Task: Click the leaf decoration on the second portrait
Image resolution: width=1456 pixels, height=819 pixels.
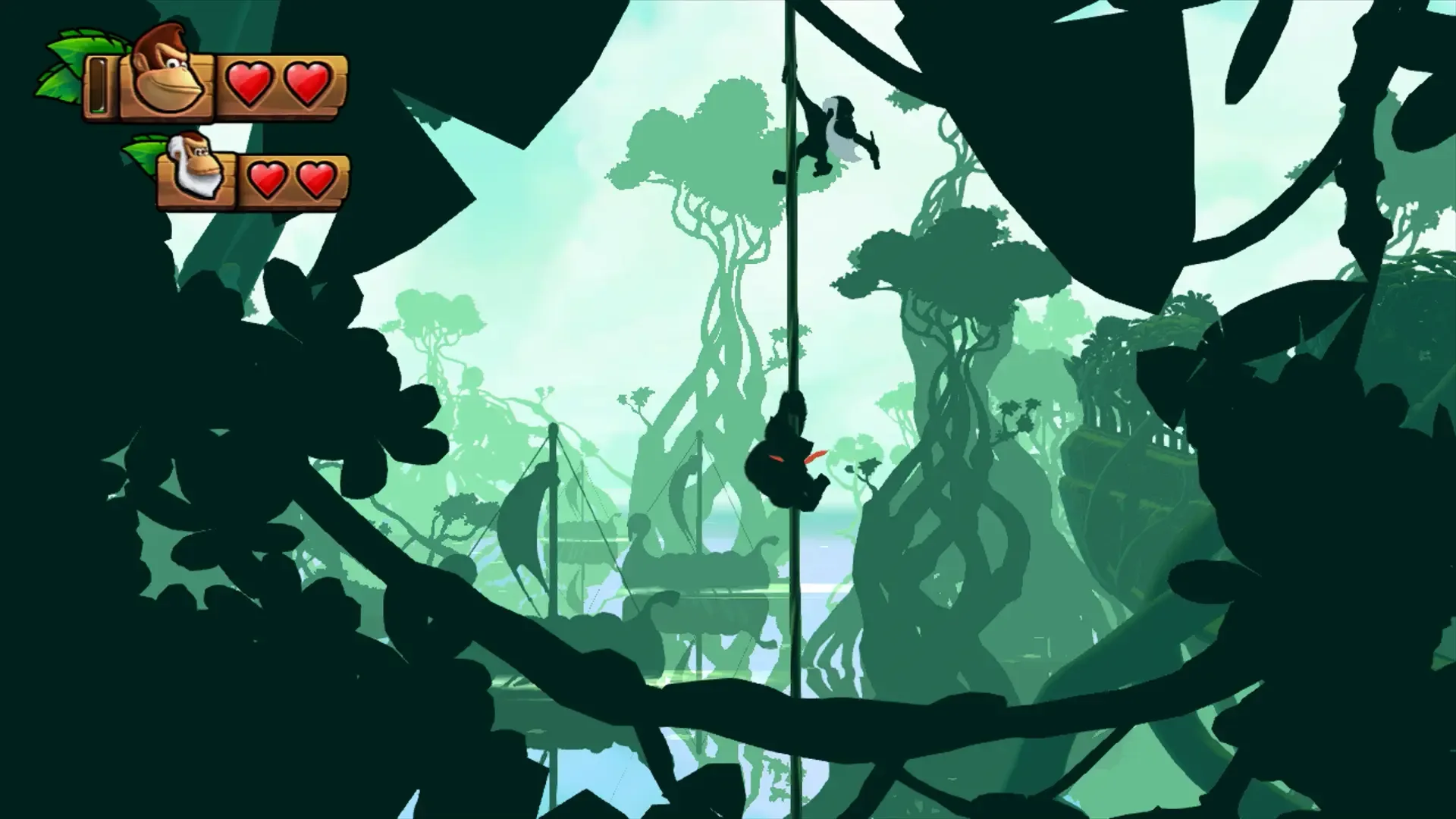Action: click(144, 148)
